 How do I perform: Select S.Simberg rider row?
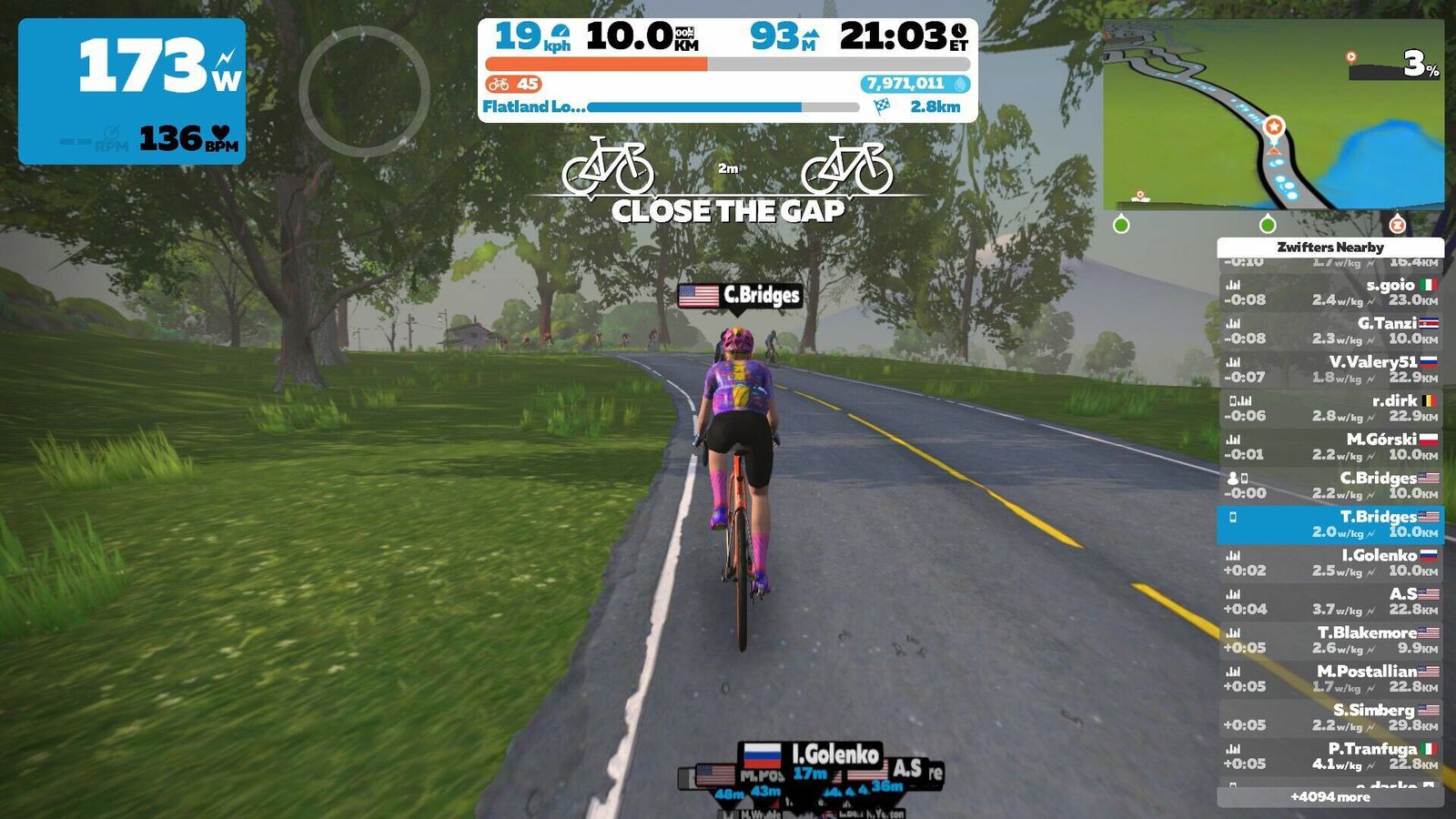point(1330,717)
